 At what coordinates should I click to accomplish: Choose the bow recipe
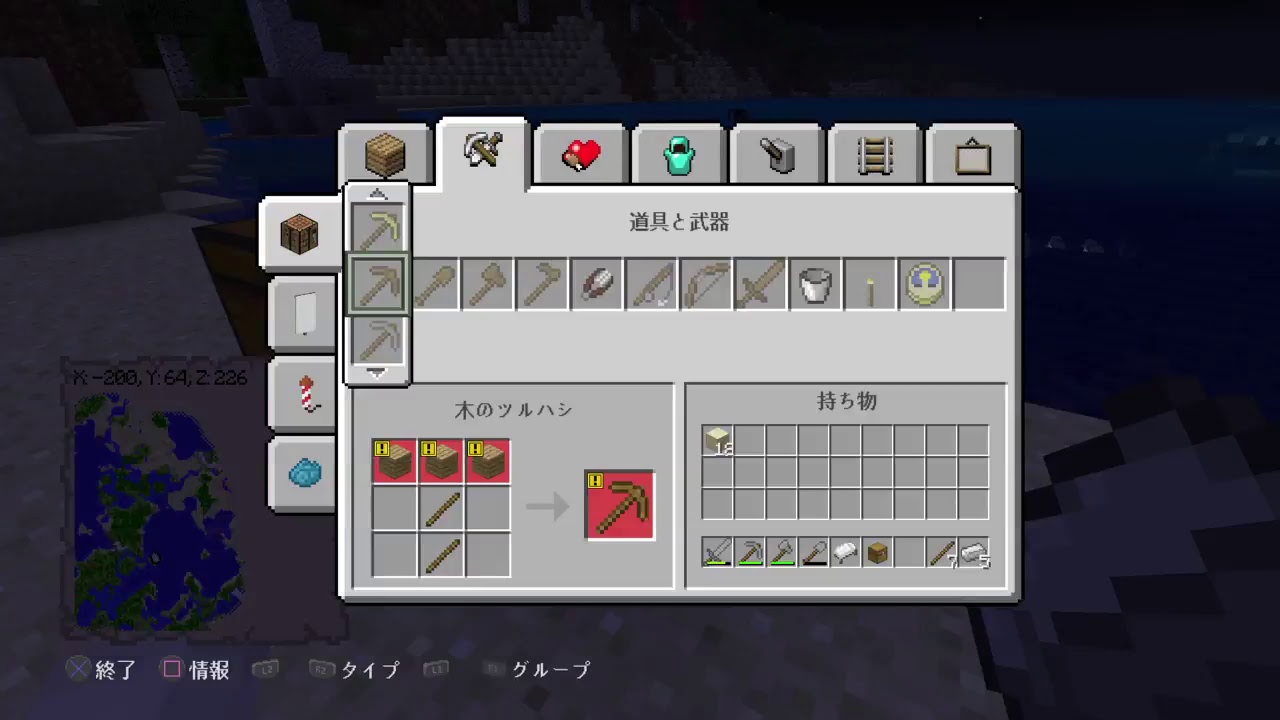[705, 284]
